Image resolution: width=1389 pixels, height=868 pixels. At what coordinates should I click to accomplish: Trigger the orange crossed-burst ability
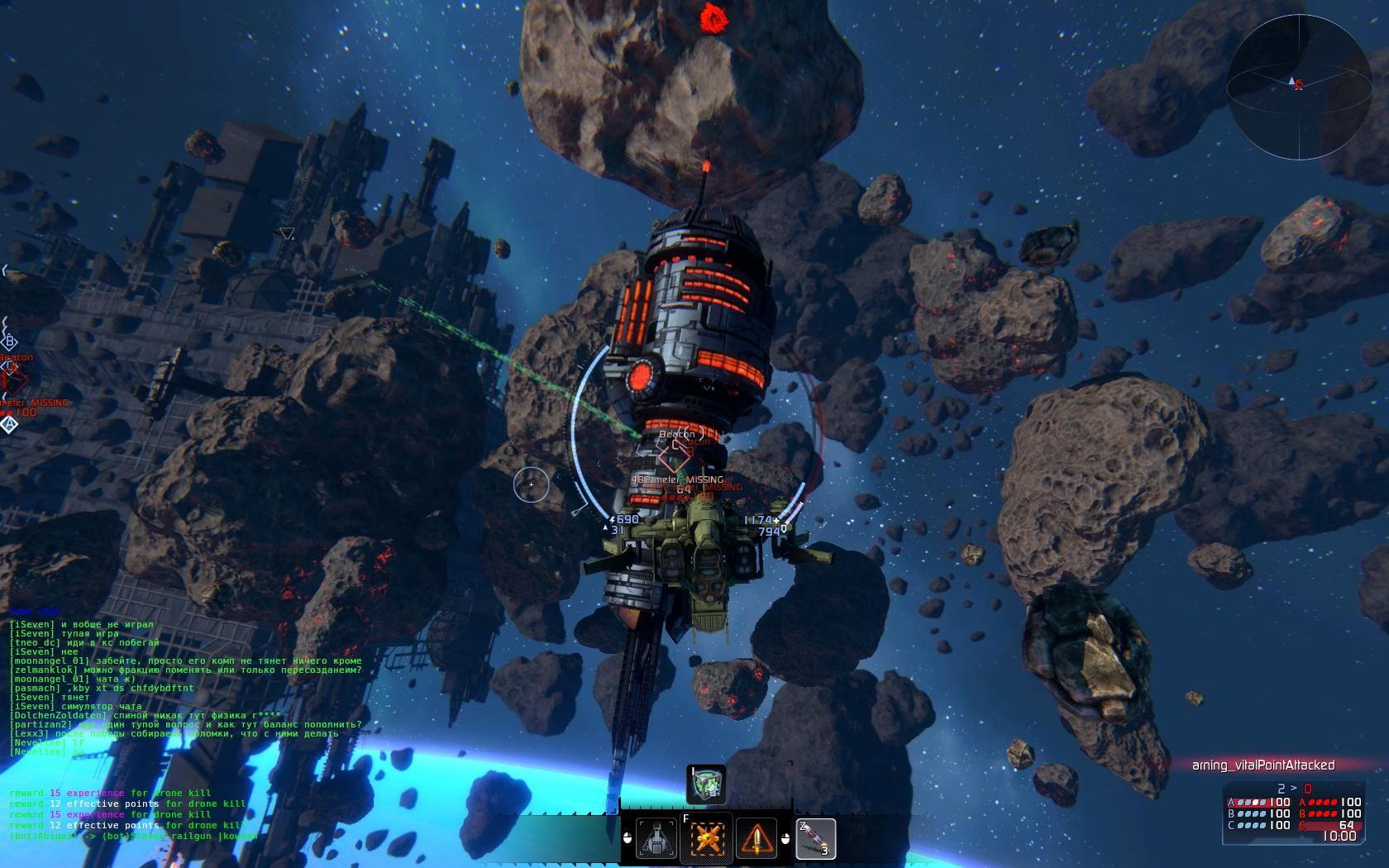pyautogui.click(x=706, y=838)
